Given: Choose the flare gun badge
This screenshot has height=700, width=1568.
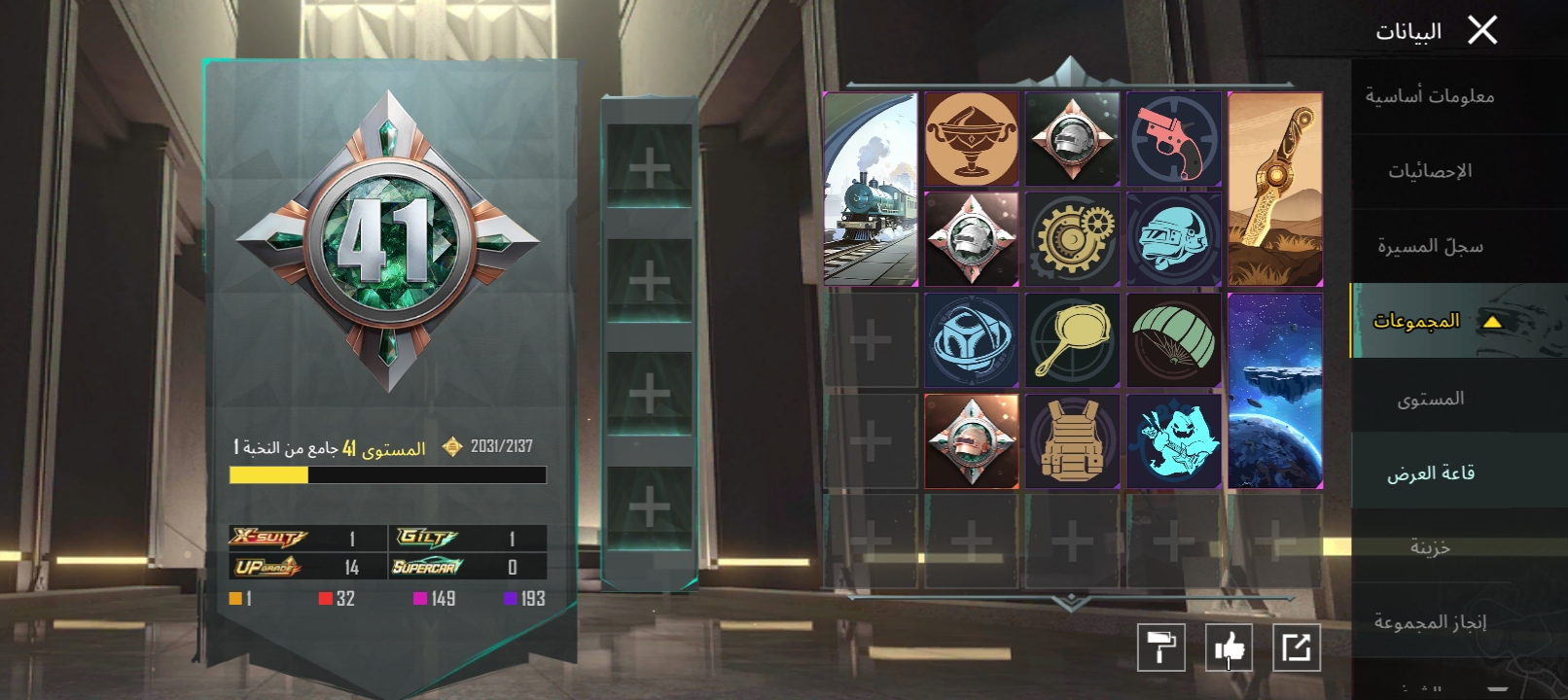Looking at the screenshot, I should [1173, 139].
